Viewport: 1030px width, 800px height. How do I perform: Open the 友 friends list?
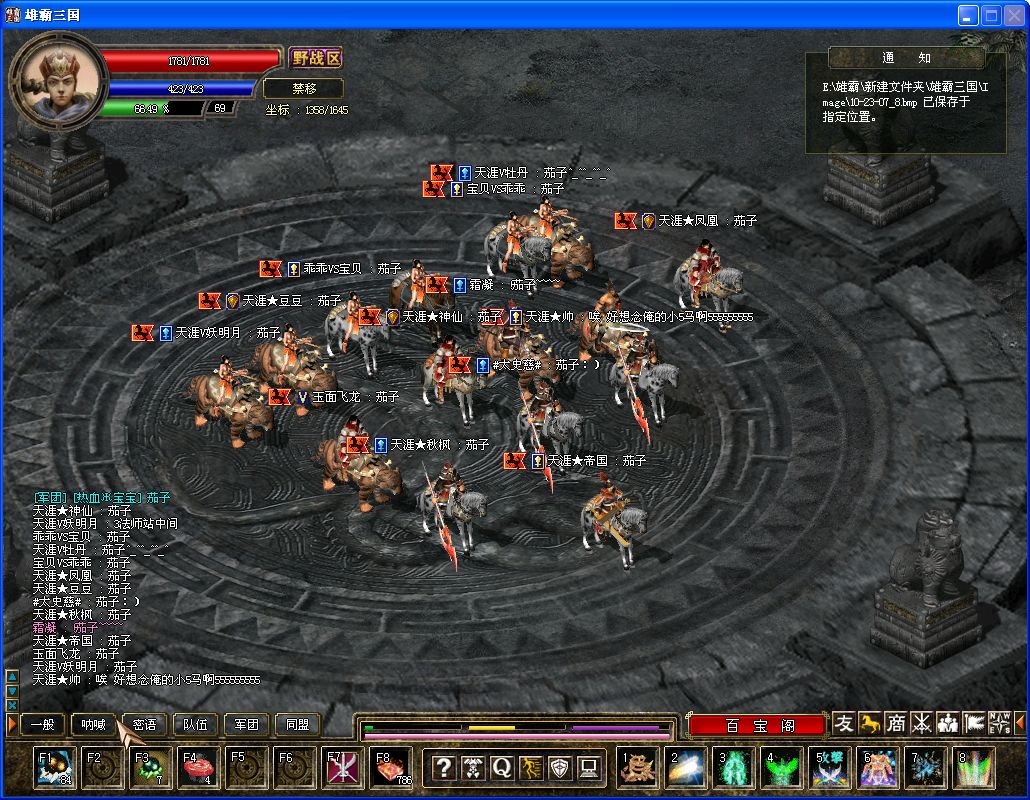(x=845, y=723)
